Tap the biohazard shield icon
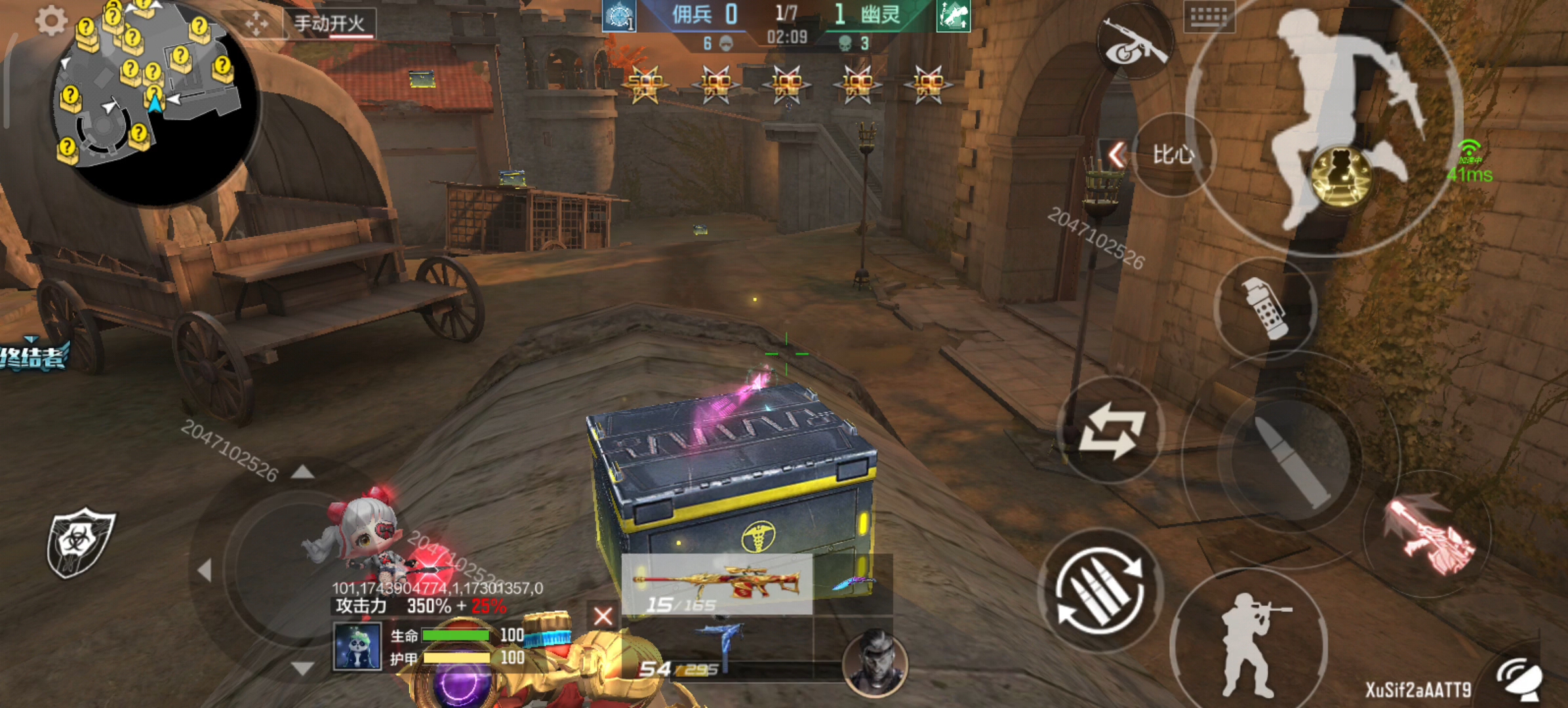Image resolution: width=1568 pixels, height=708 pixels. click(x=80, y=541)
